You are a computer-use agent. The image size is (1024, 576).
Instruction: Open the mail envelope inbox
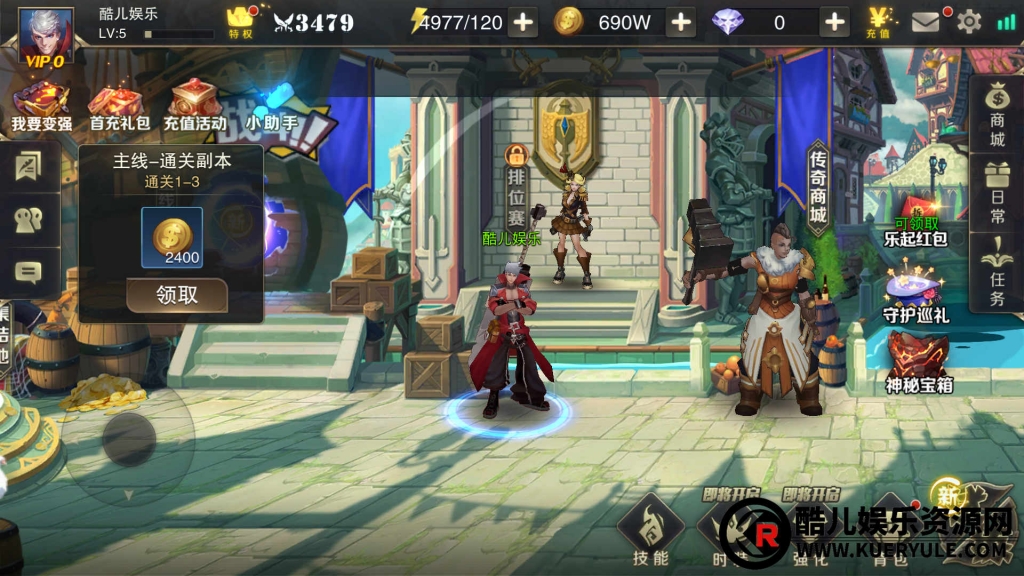[x=926, y=22]
